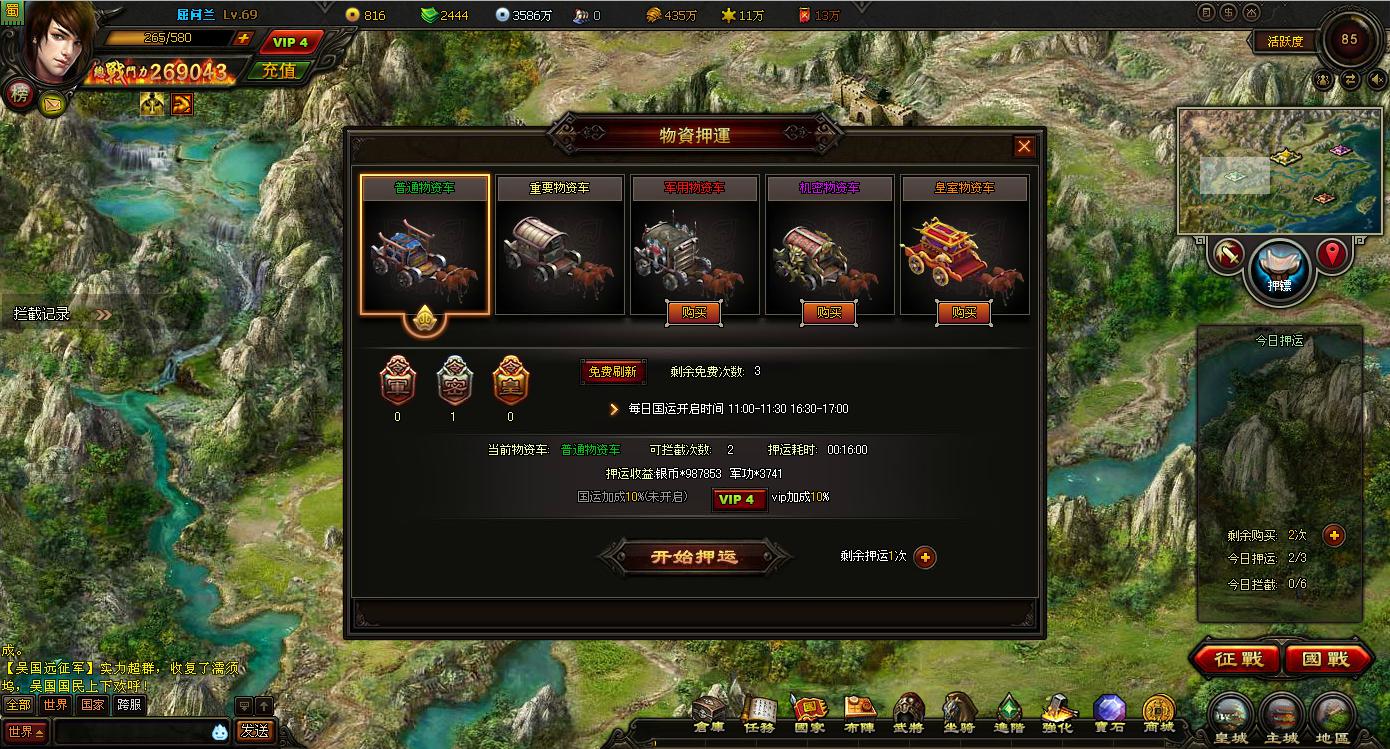Choose the 重要物资车 cart card
The image size is (1390, 749).
click(560, 245)
